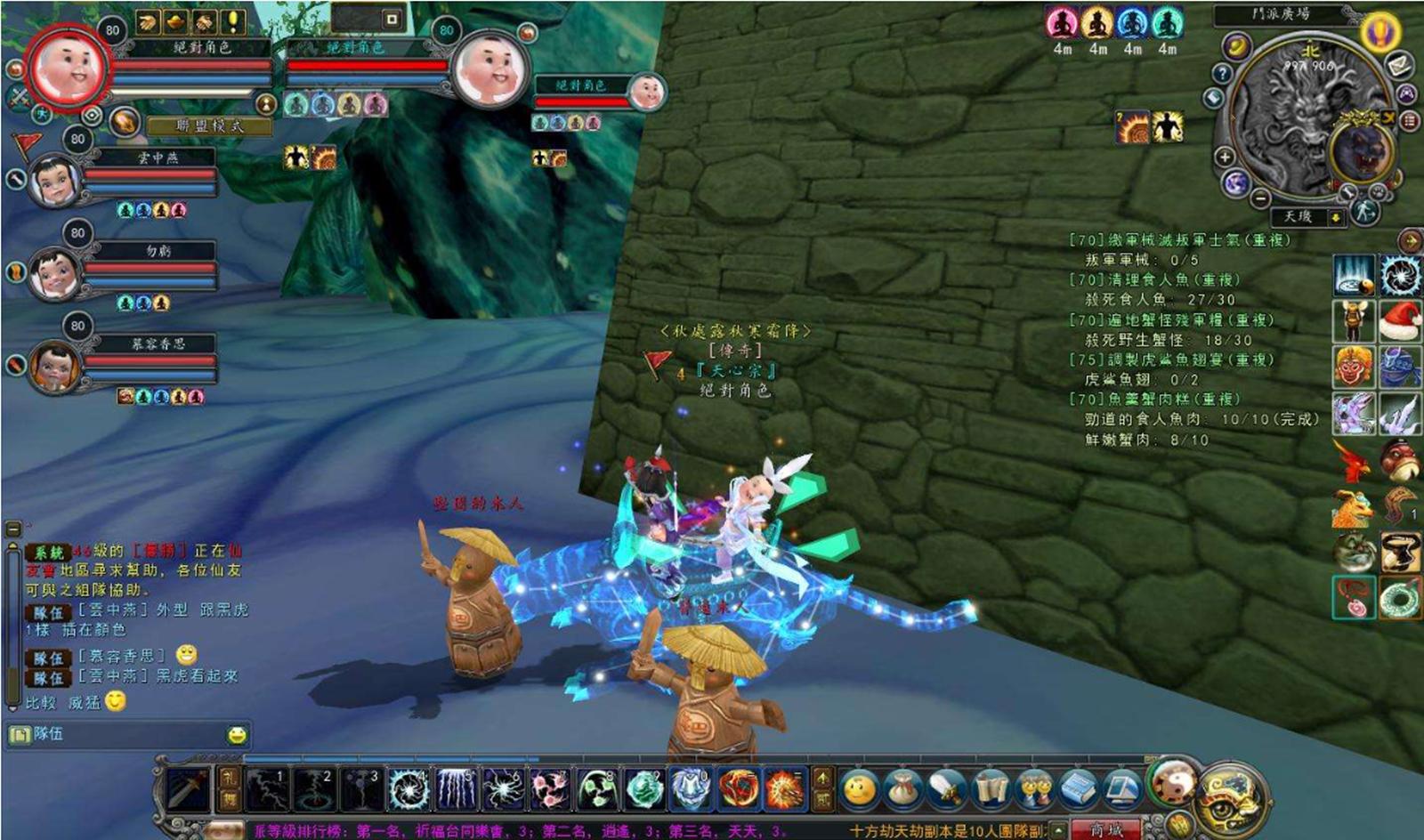Open the smiley face emote menu

click(859, 789)
